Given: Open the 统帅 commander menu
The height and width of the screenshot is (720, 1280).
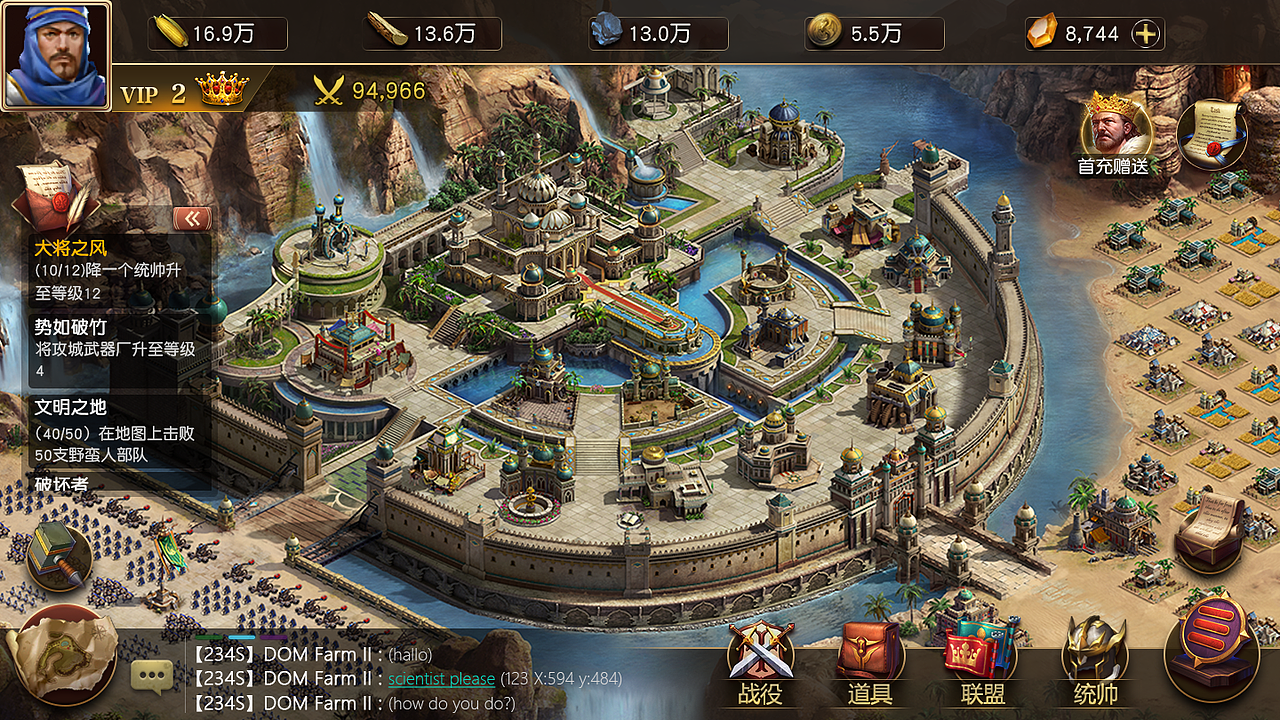Looking at the screenshot, I should [x=1095, y=661].
